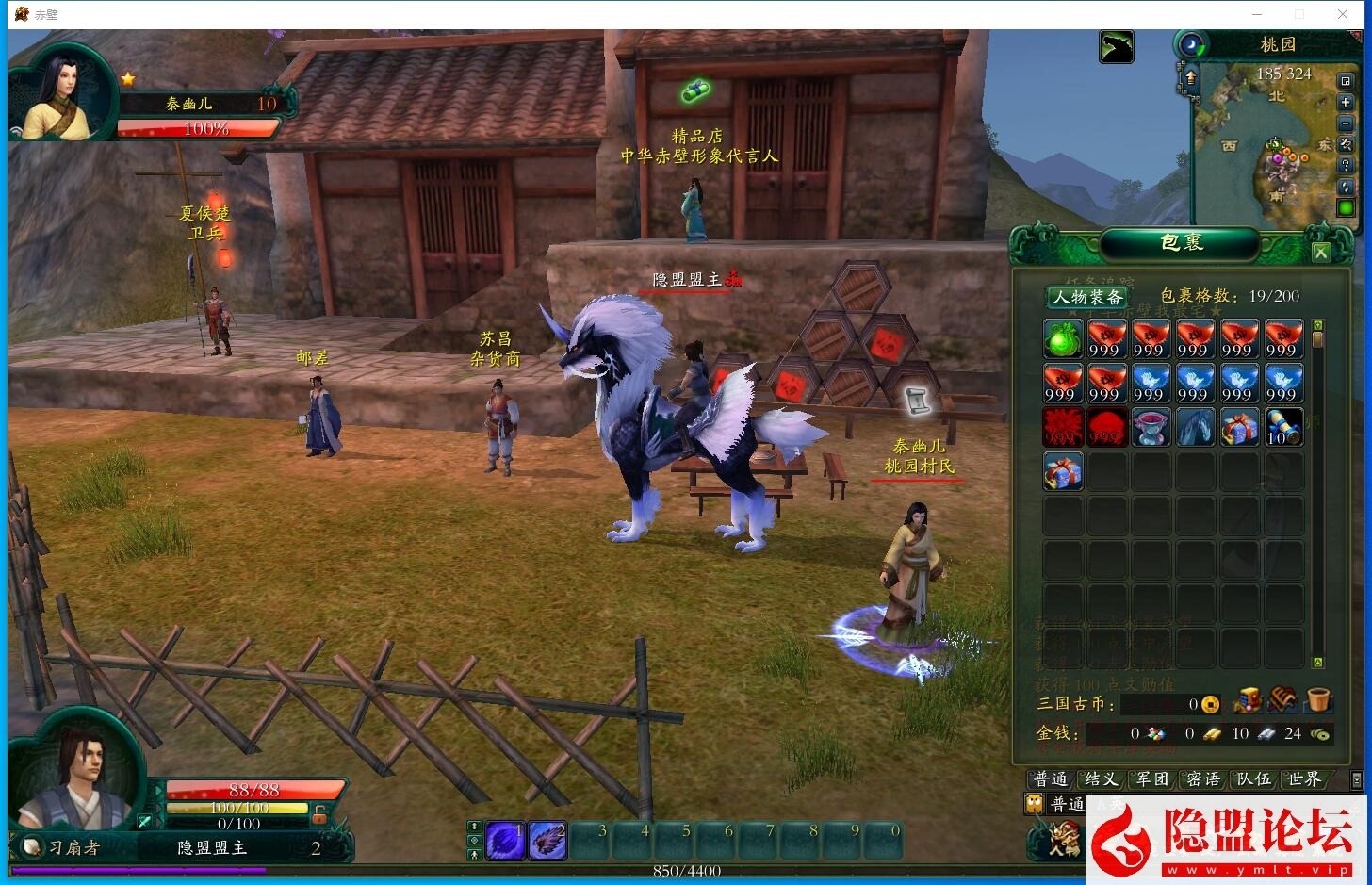Switch to the 密语 whisper chat tab

(x=1202, y=779)
